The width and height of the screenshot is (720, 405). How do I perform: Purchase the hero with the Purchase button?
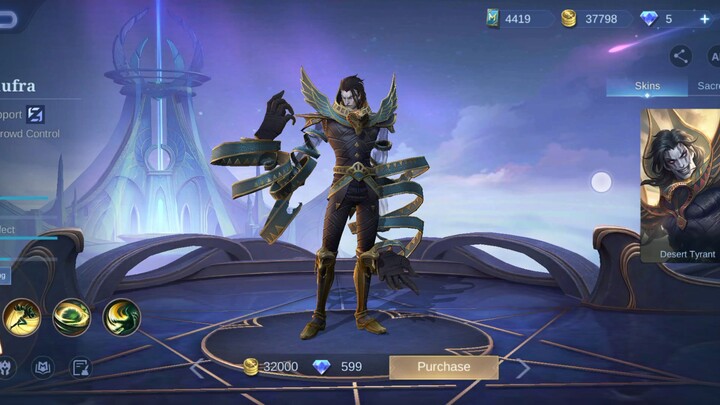[443, 367]
